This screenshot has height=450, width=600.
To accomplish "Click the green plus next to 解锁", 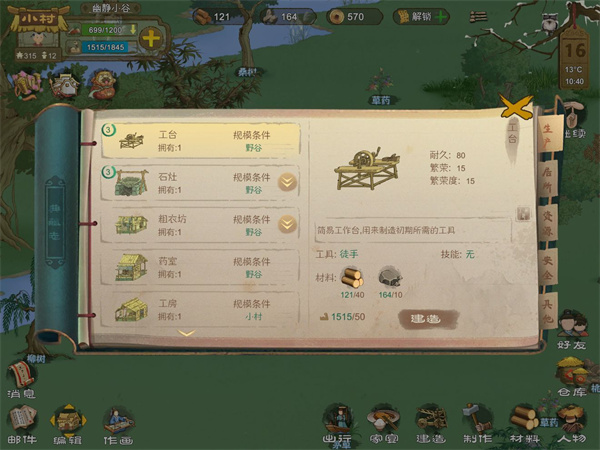I will click(x=441, y=17).
